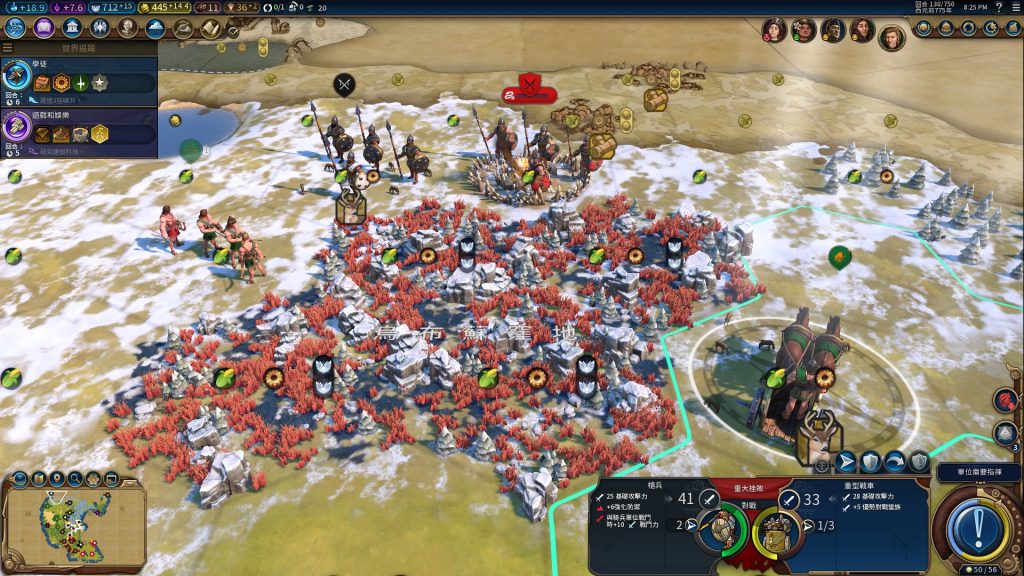Open the purple civics tree button
The height and width of the screenshot is (576, 1024).
click(x=43, y=28)
